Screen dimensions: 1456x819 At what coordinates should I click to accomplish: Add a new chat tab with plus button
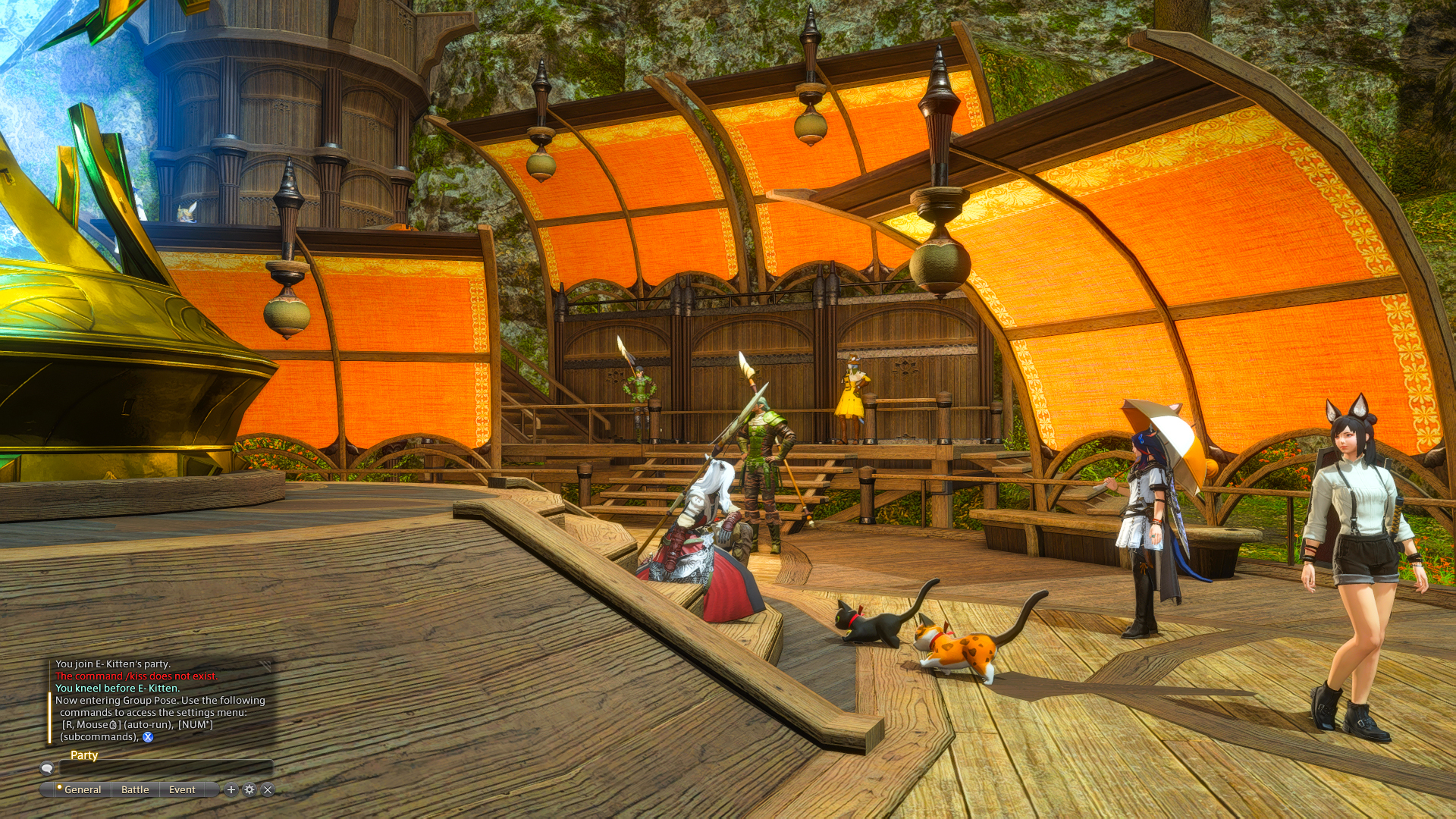231,789
